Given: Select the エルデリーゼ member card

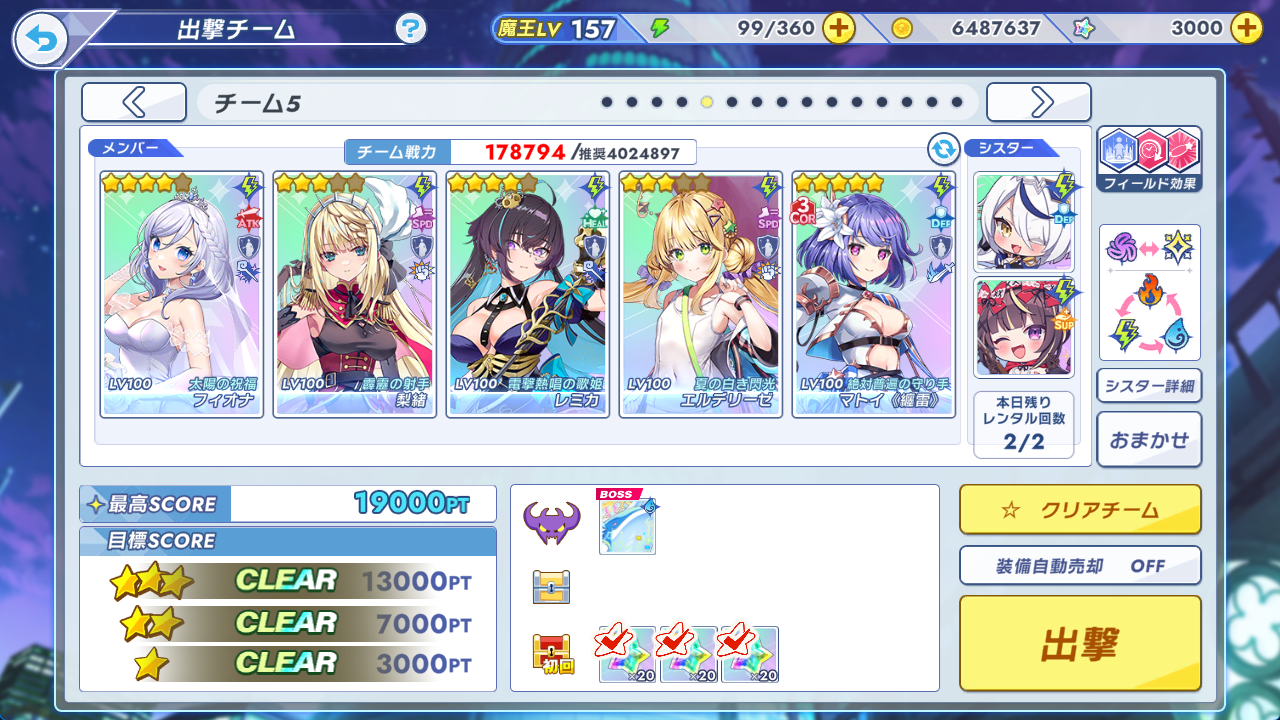Looking at the screenshot, I should coord(700,294).
